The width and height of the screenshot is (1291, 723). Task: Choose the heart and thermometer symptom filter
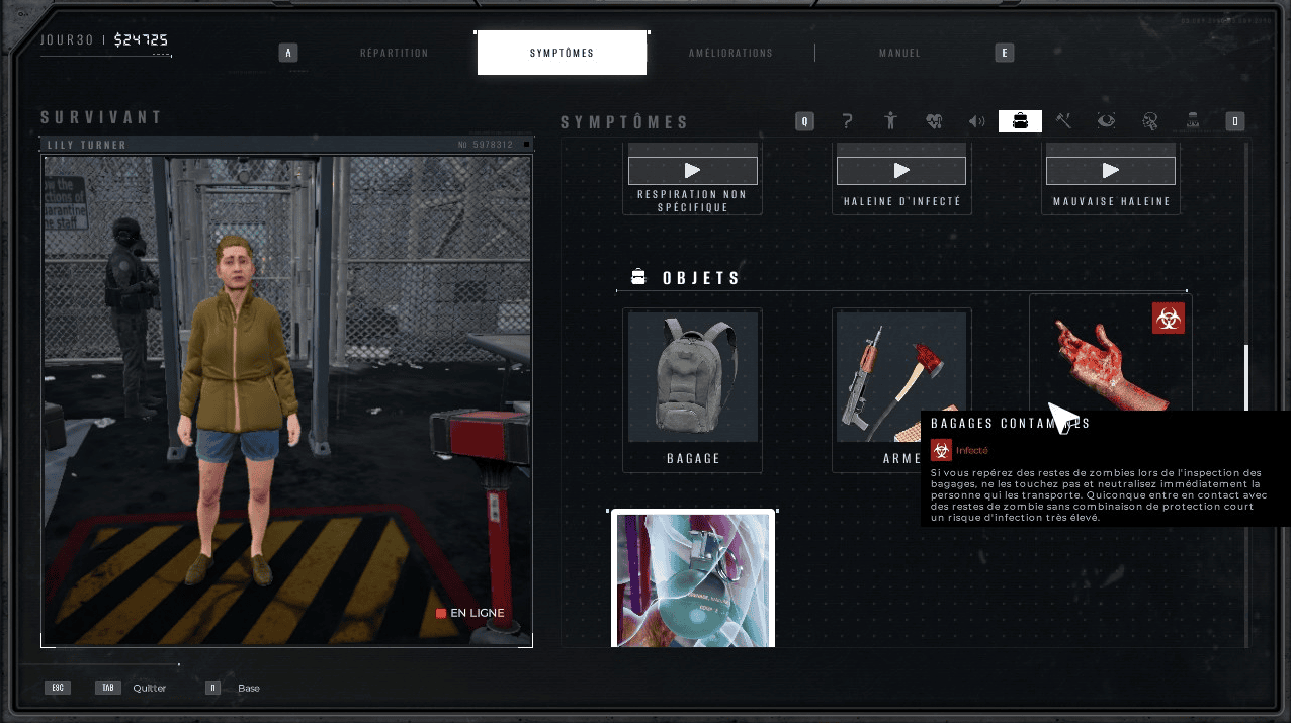[934, 121]
